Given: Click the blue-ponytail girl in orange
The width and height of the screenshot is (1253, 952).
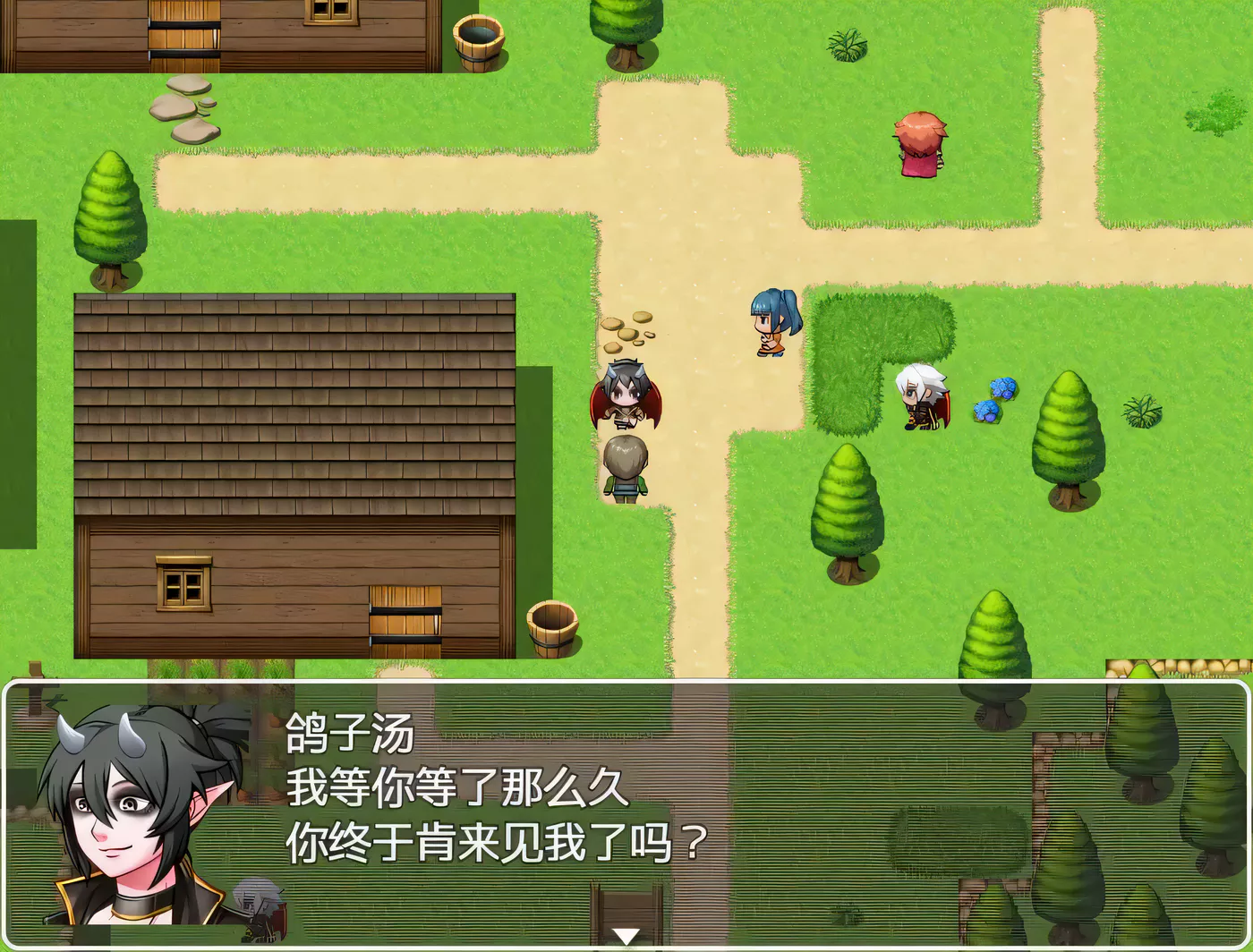Looking at the screenshot, I should [774, 322].
